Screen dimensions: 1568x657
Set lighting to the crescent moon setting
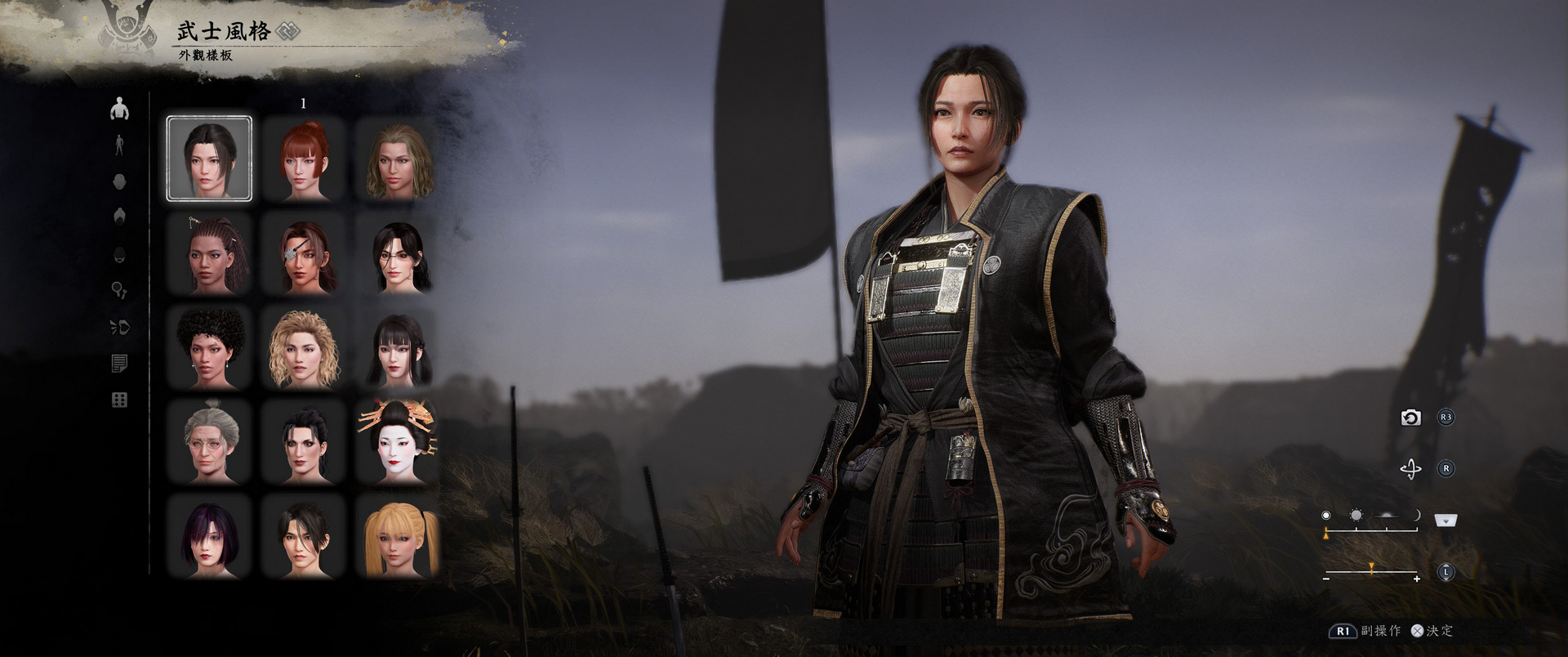[1417, 516]
